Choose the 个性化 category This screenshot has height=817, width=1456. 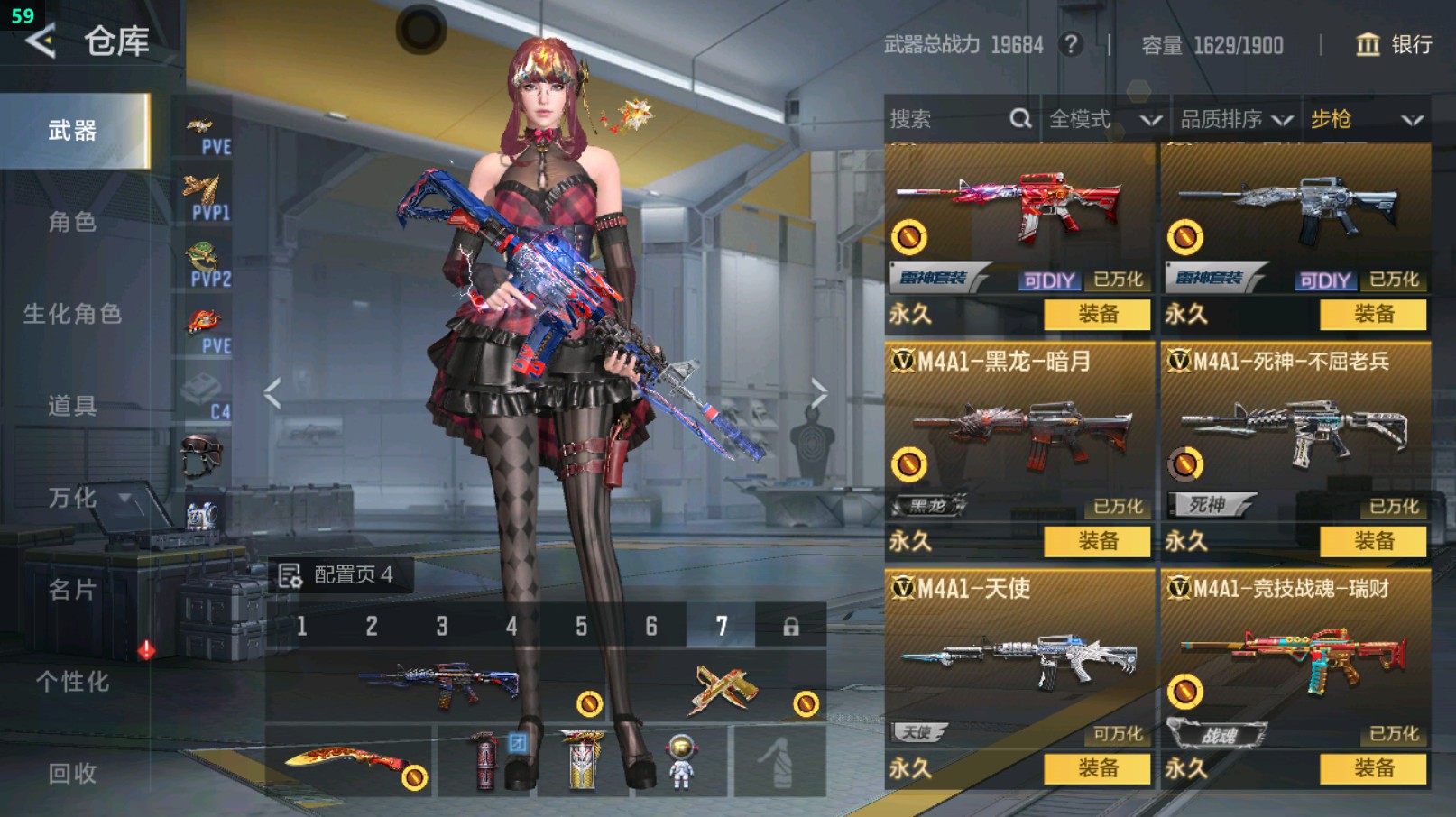72,682
